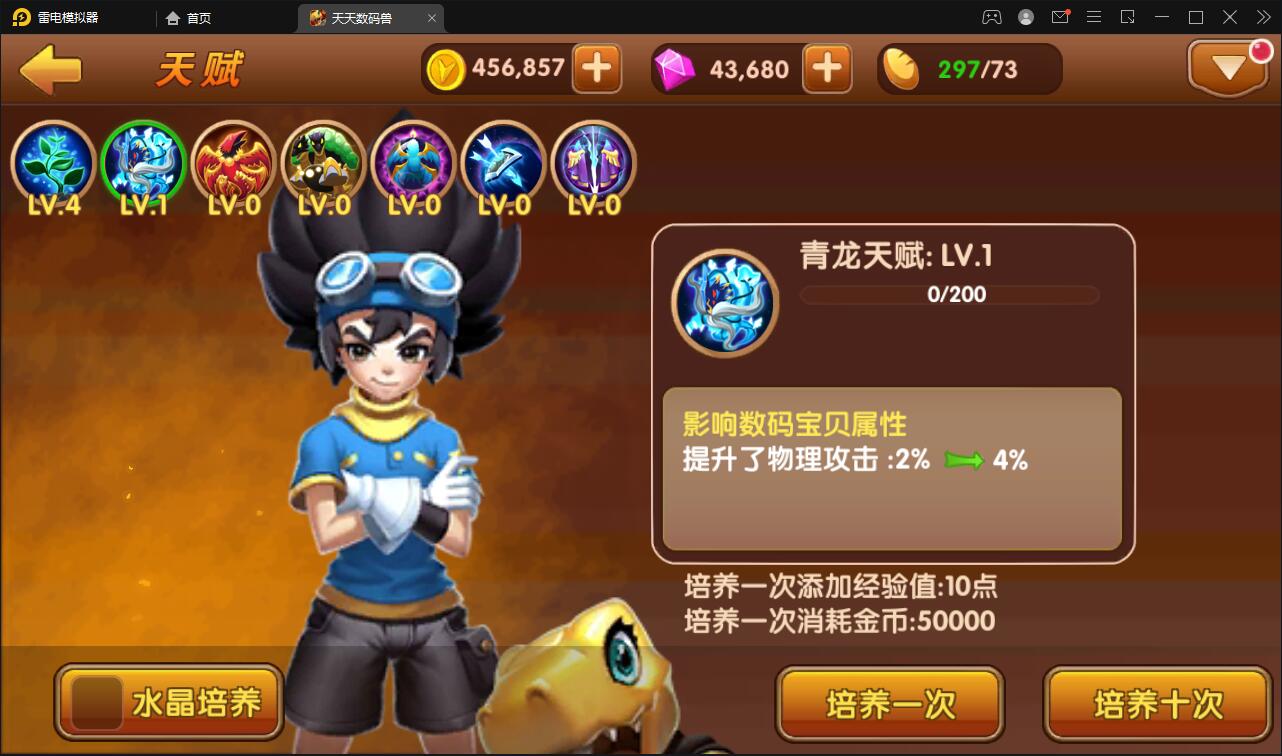The width and height of the screenshot is (1282, 756).
Task: Click the 青龙天赋 portrait in the detail panel
Action: click(724, 301)
